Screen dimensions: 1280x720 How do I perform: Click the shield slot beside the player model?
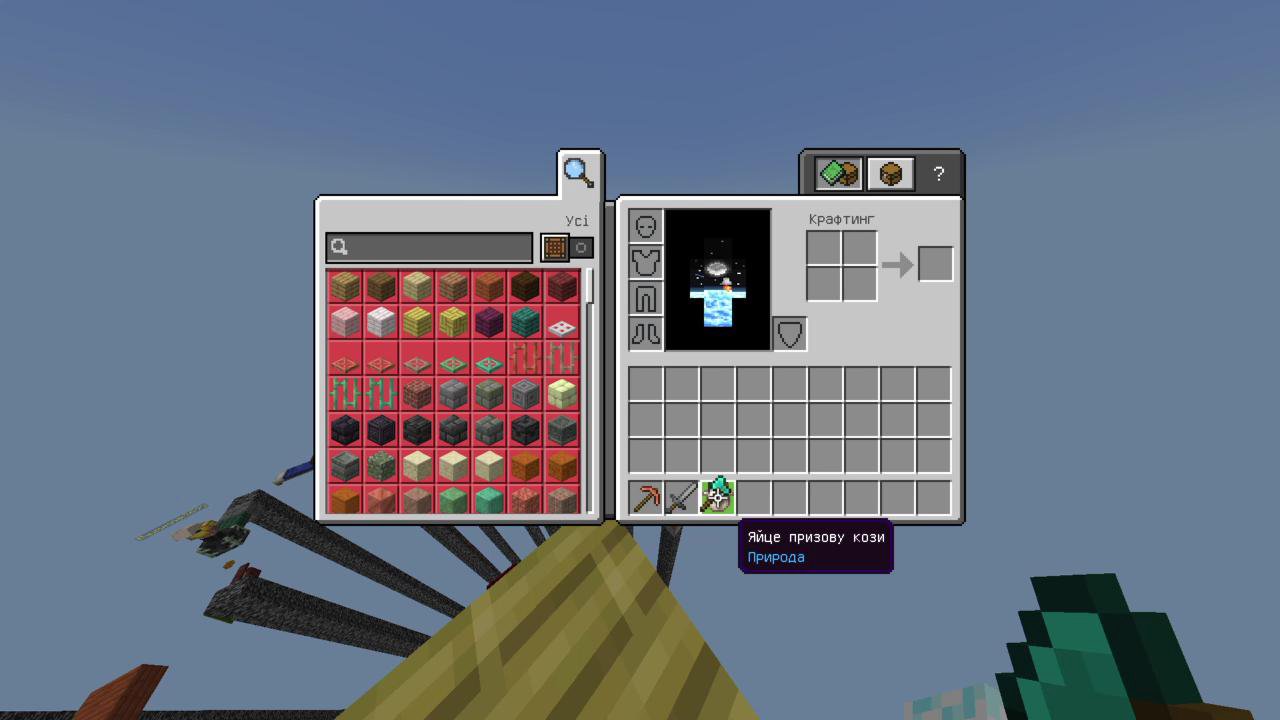tap(790, 334)
